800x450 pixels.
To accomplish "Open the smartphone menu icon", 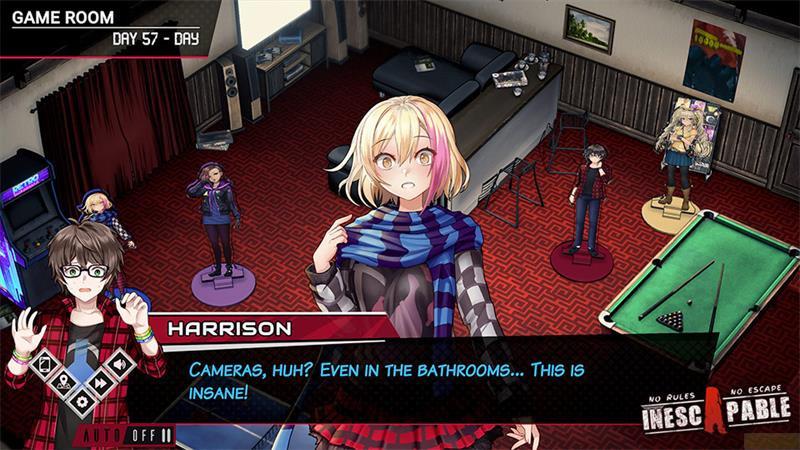I will click(x=46, y=365).
